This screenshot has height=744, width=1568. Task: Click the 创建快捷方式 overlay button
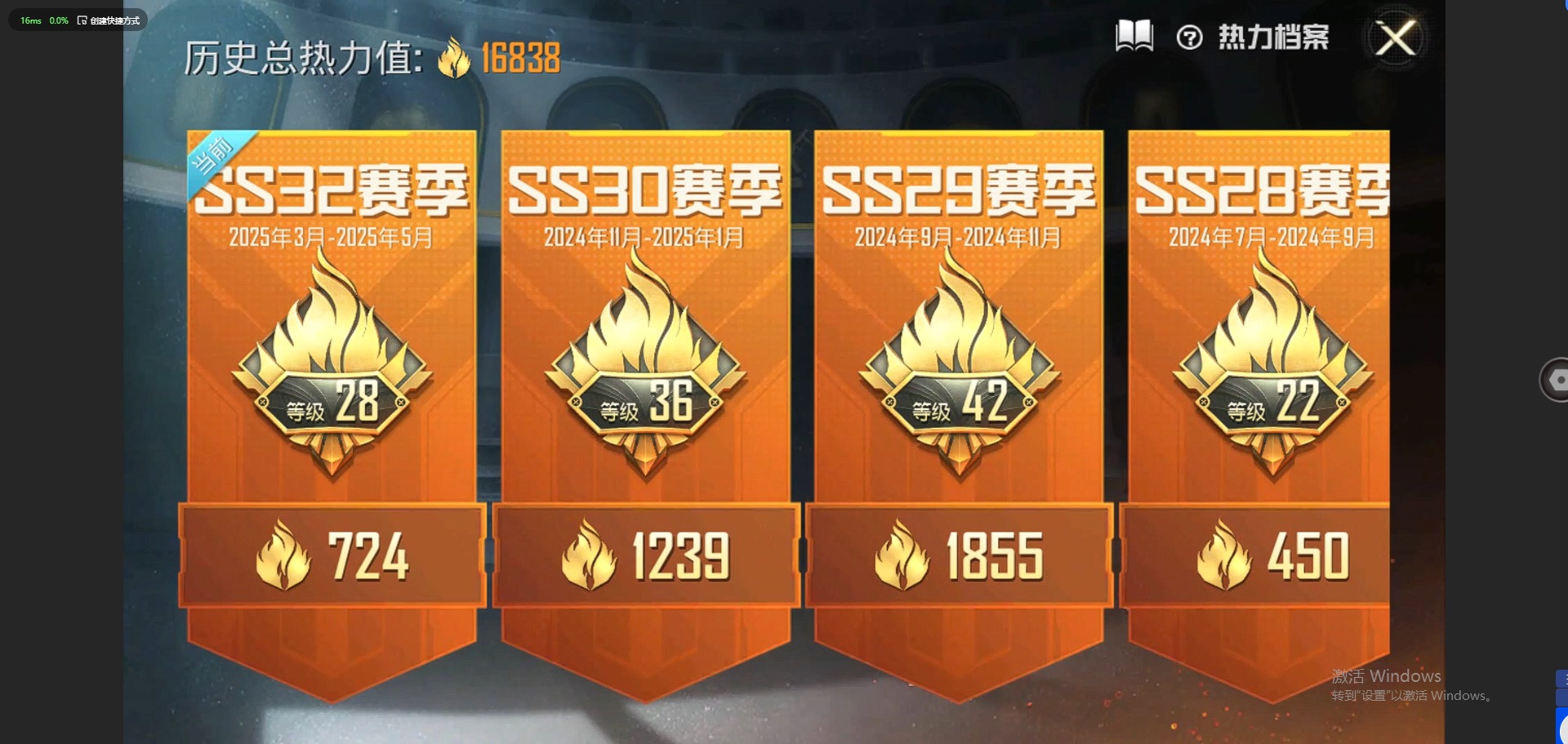pyautogui.click(x=109, y=20)
